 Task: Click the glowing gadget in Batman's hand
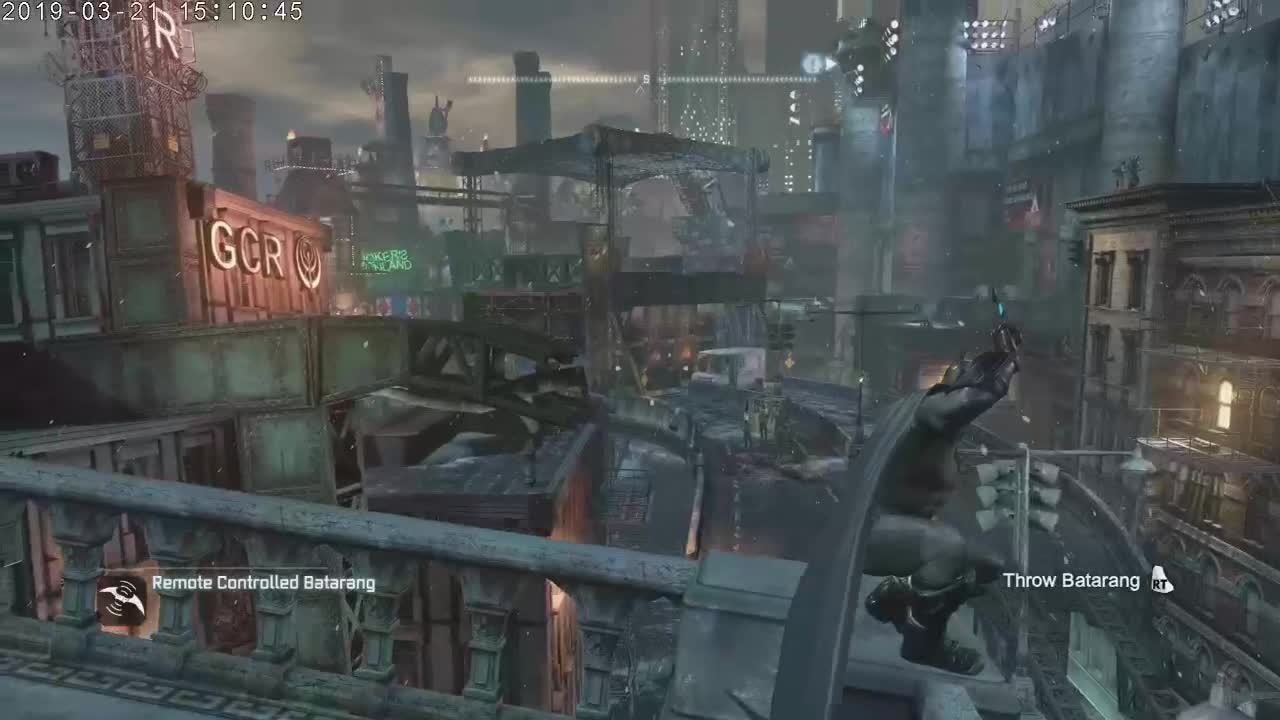[1000, 310]
